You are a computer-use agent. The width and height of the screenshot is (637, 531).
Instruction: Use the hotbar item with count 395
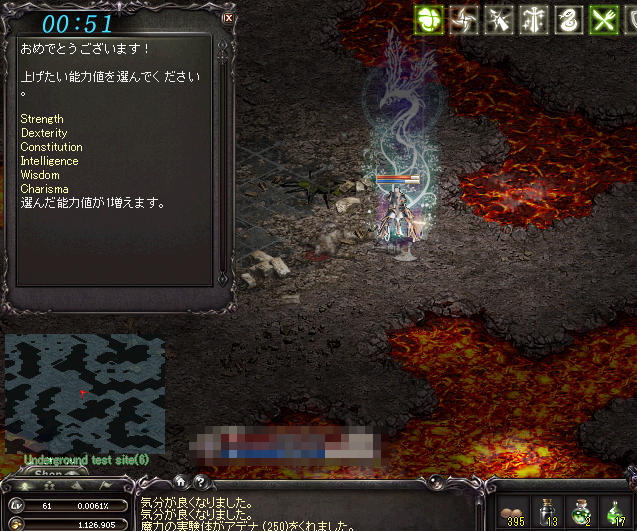point(515,510)
